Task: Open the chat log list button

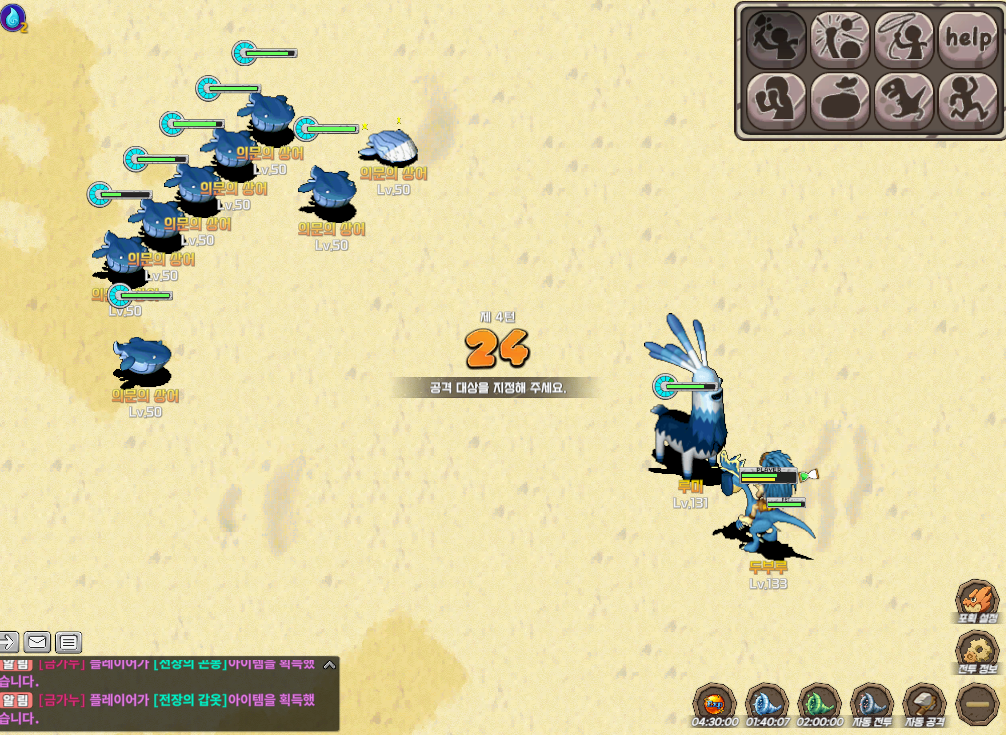Action: [x=68, y=642]
